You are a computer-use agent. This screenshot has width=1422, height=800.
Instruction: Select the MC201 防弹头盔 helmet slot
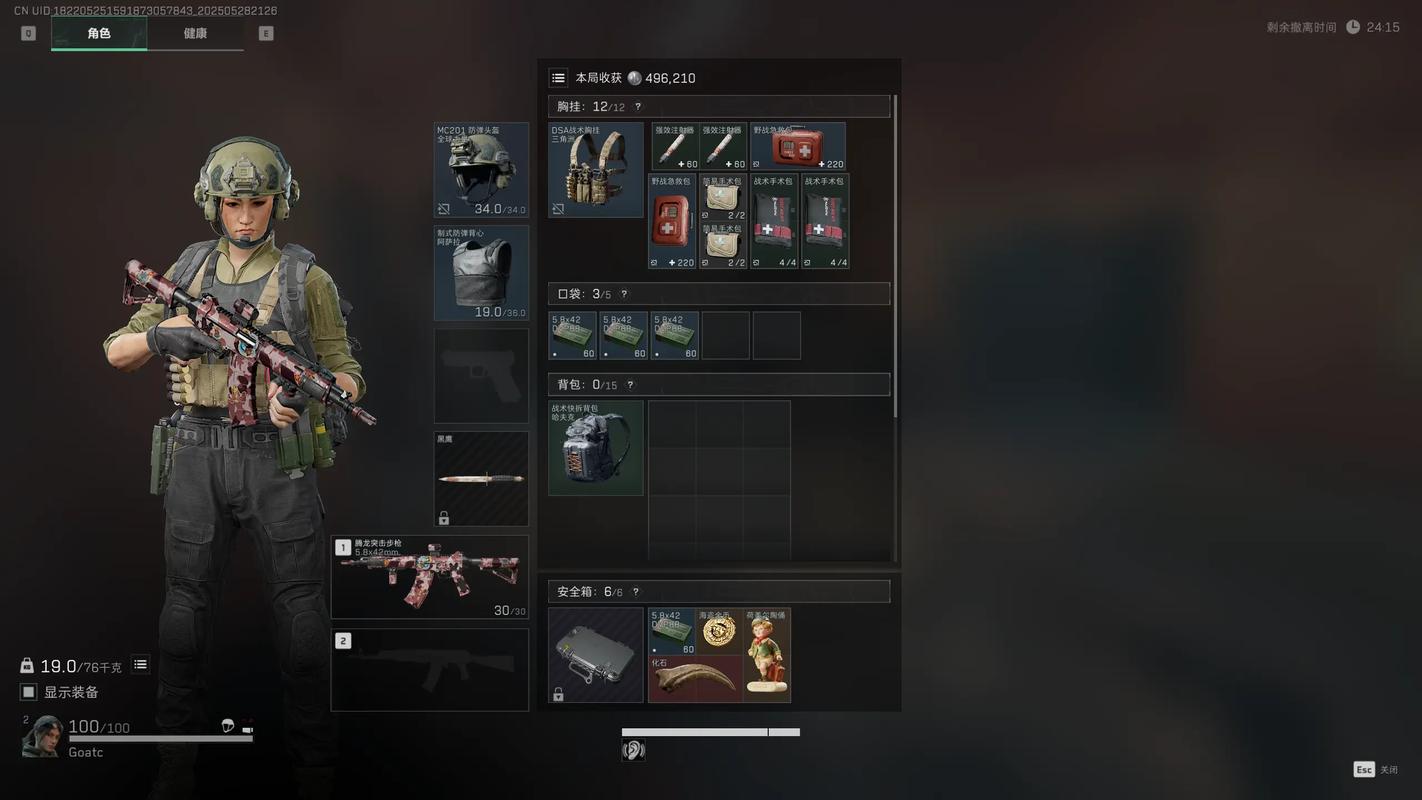(x=481, y=170)
